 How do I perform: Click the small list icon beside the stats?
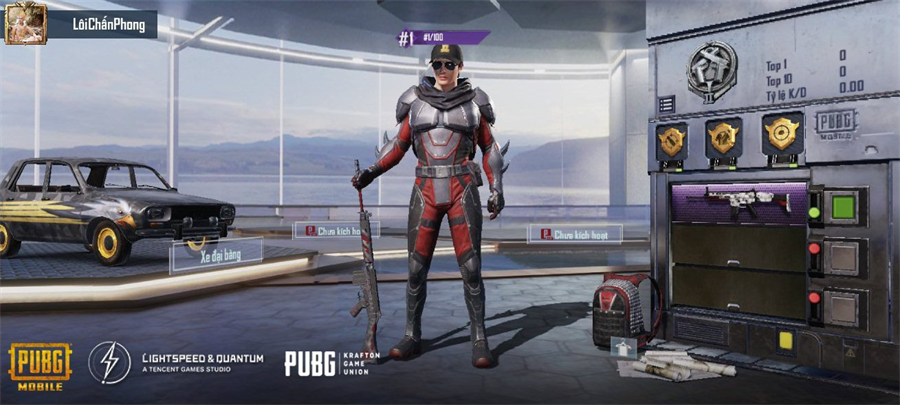click(x=666, y=103)
